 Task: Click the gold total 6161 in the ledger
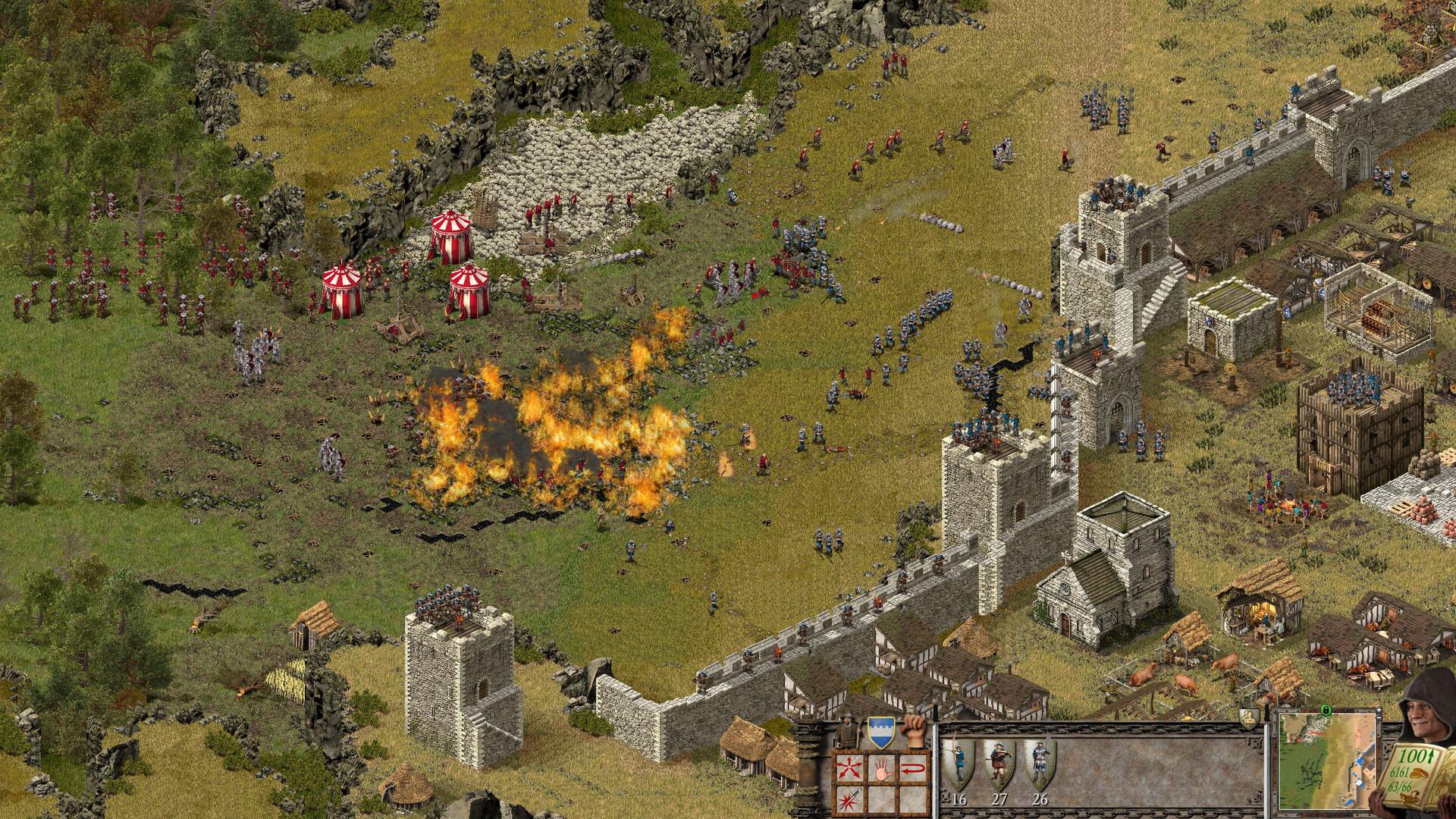pyautogui.click(x=1401, y=772)
